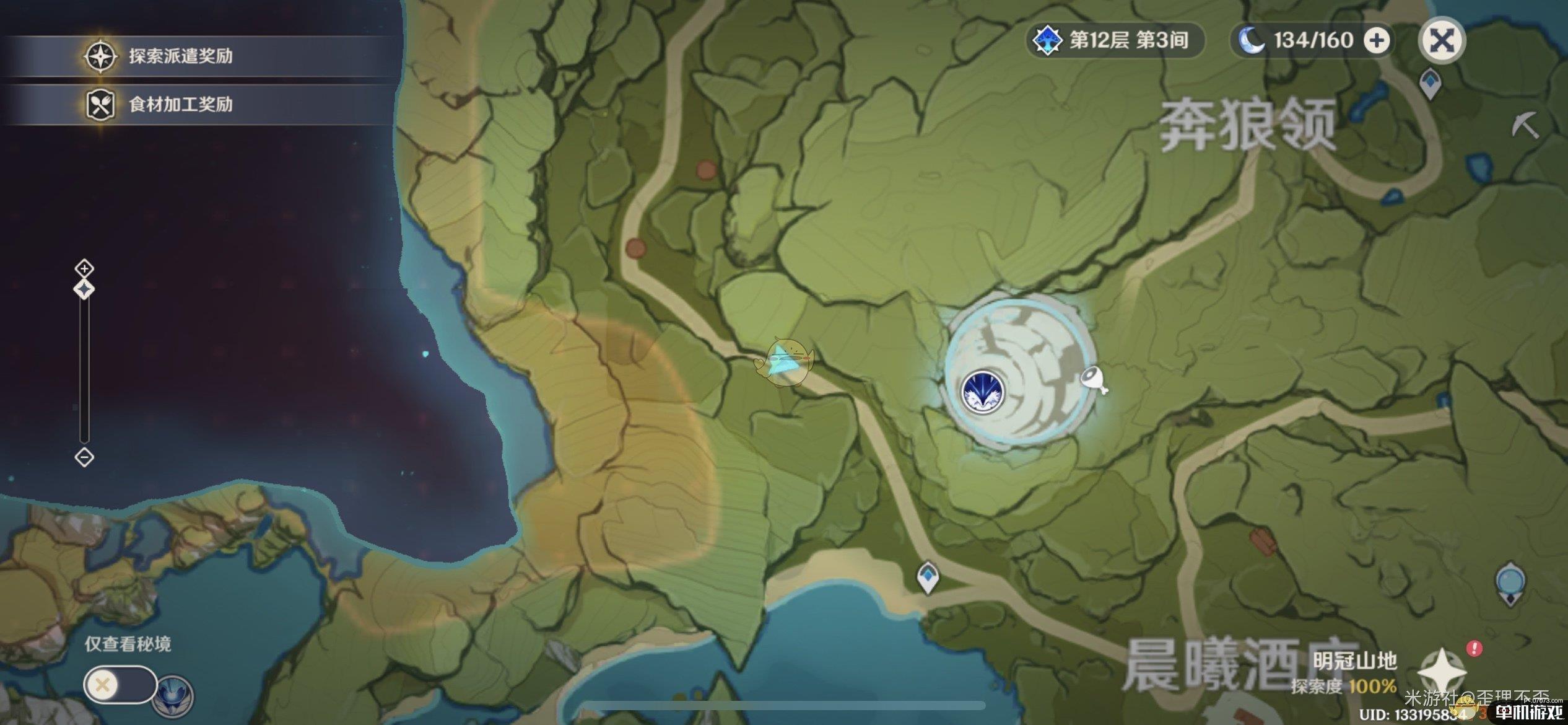Select the pickaxe mining marker
Screen dimensions: 1568x725
(1525, 126)
